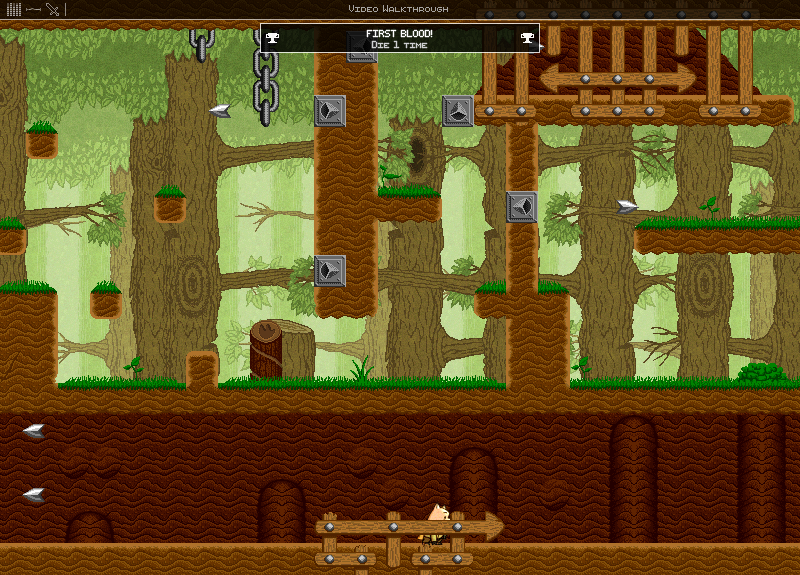The image size is (800, 575).
Task: Click the First Blood achievement banner
Action: 399,39
